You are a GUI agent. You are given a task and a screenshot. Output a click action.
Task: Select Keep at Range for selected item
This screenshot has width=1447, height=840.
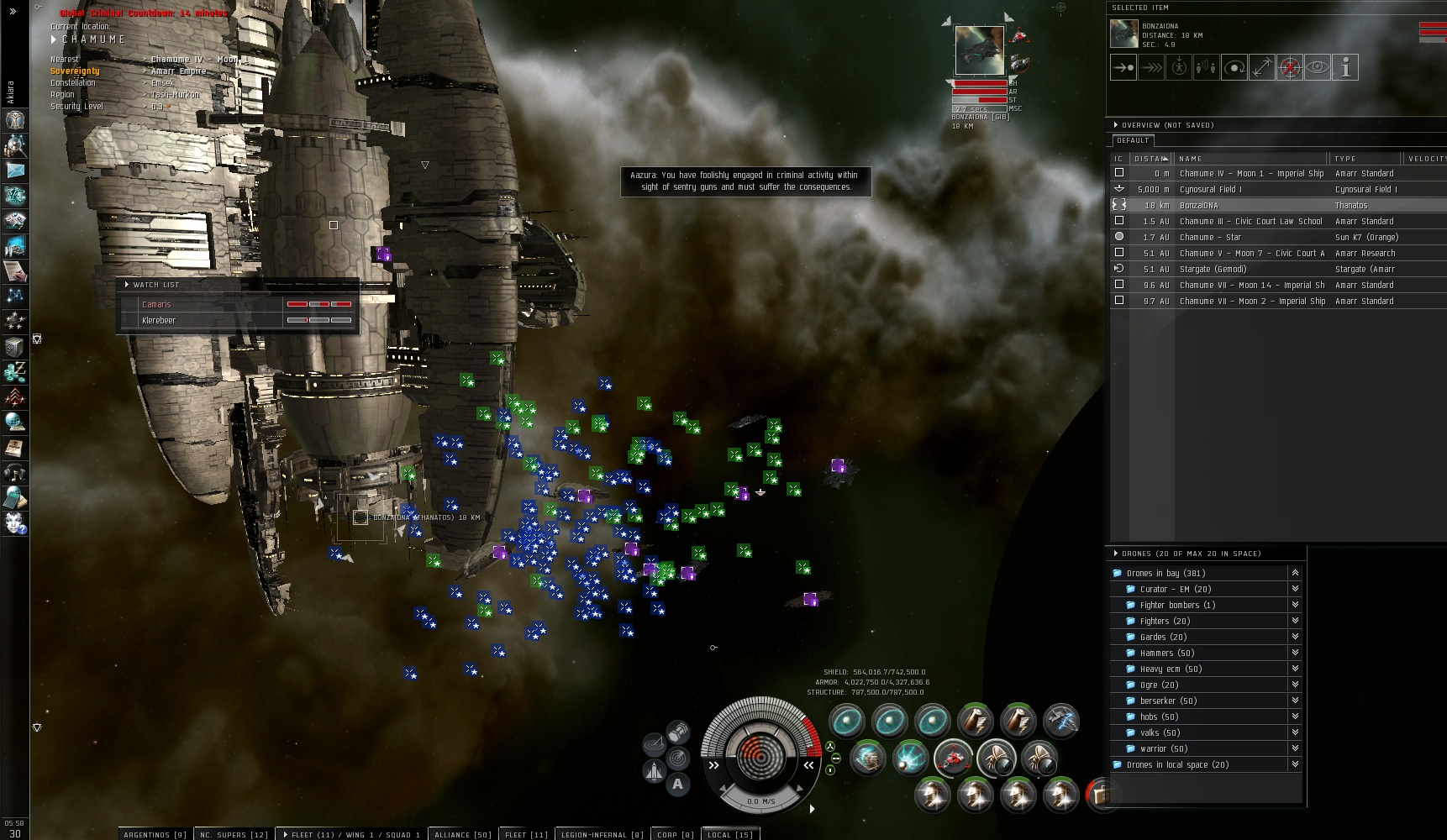1262,67
